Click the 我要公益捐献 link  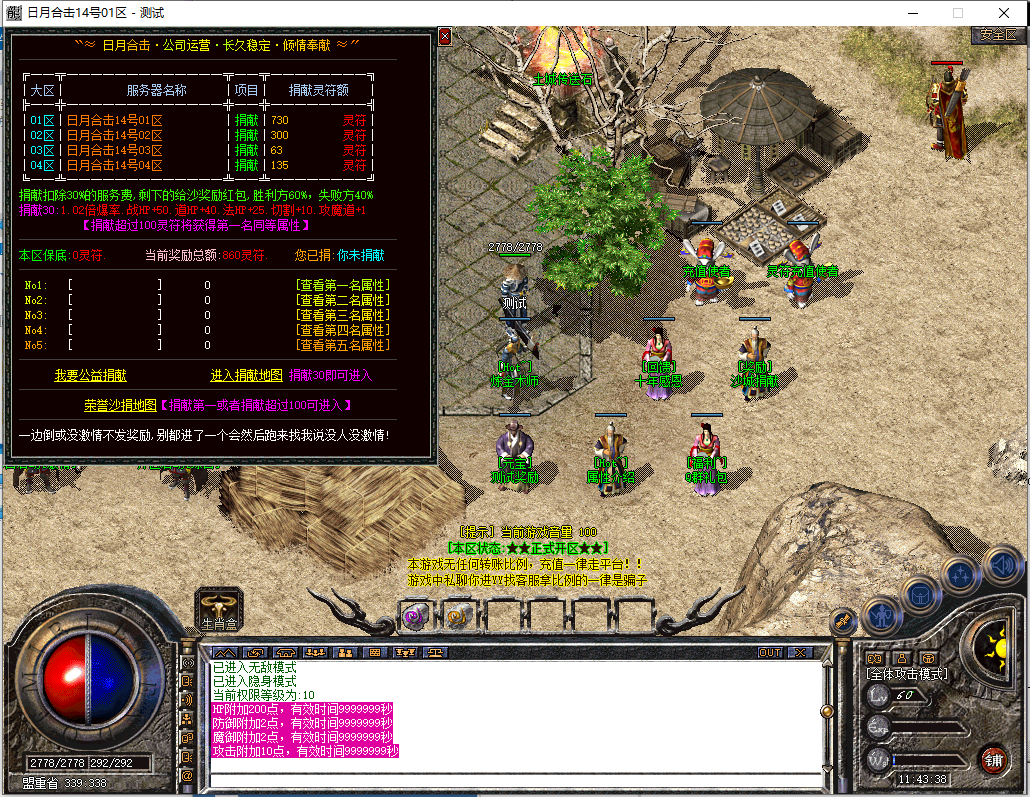[x=90, y=376]
